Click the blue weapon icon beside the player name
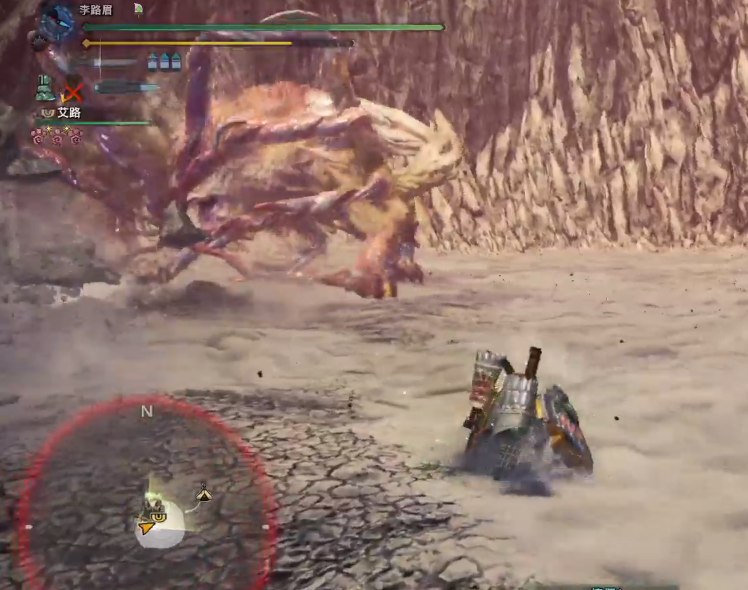This screenshot has height=590, width=748. 58,20
